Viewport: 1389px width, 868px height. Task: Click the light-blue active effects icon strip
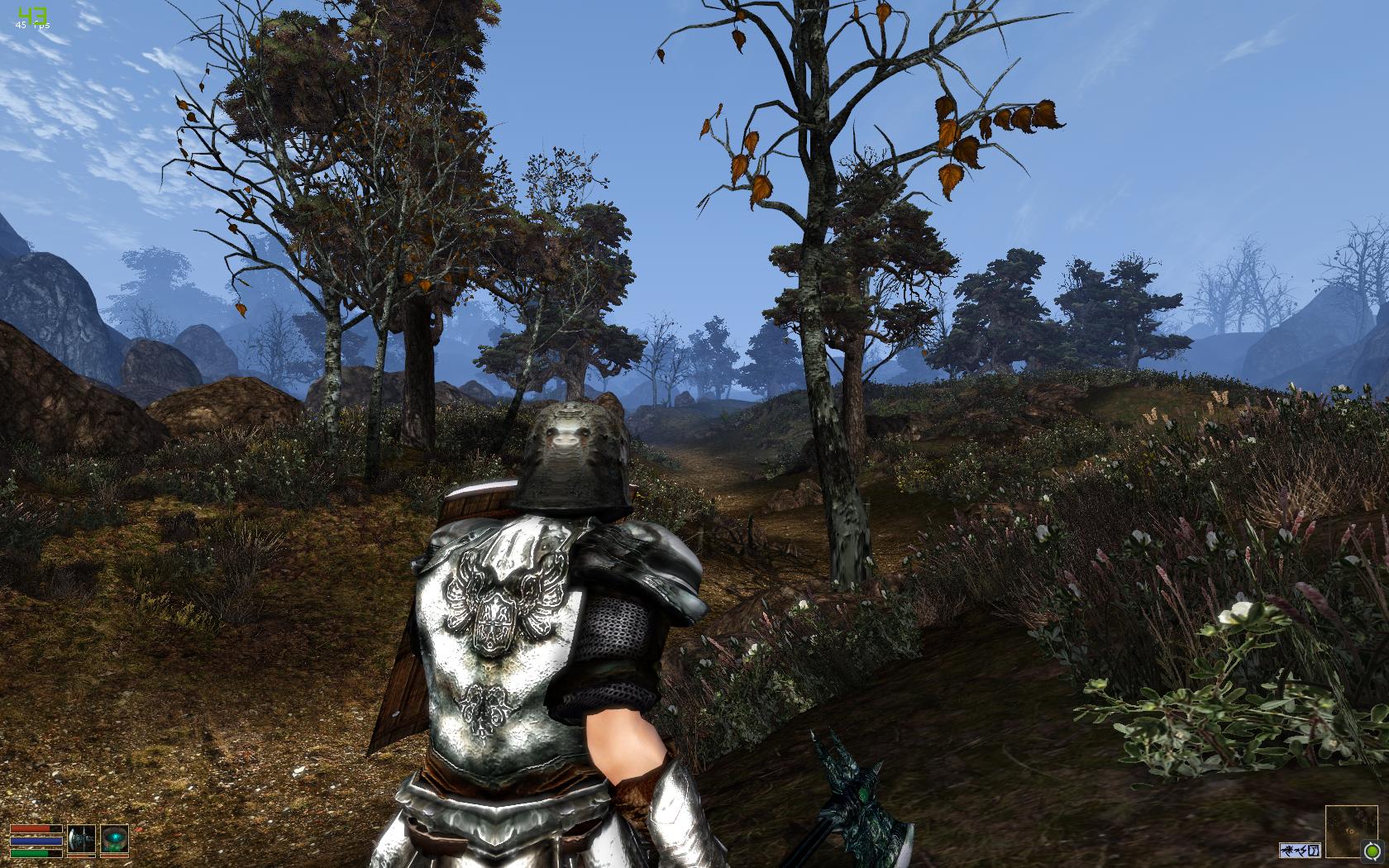[x=1300, y=850]
